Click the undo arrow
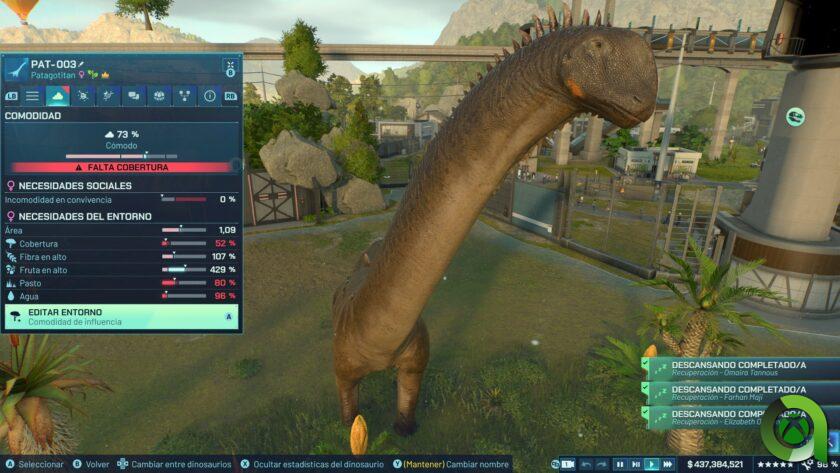This screenshot has width=840, height=473. click(x=585, y=464)
